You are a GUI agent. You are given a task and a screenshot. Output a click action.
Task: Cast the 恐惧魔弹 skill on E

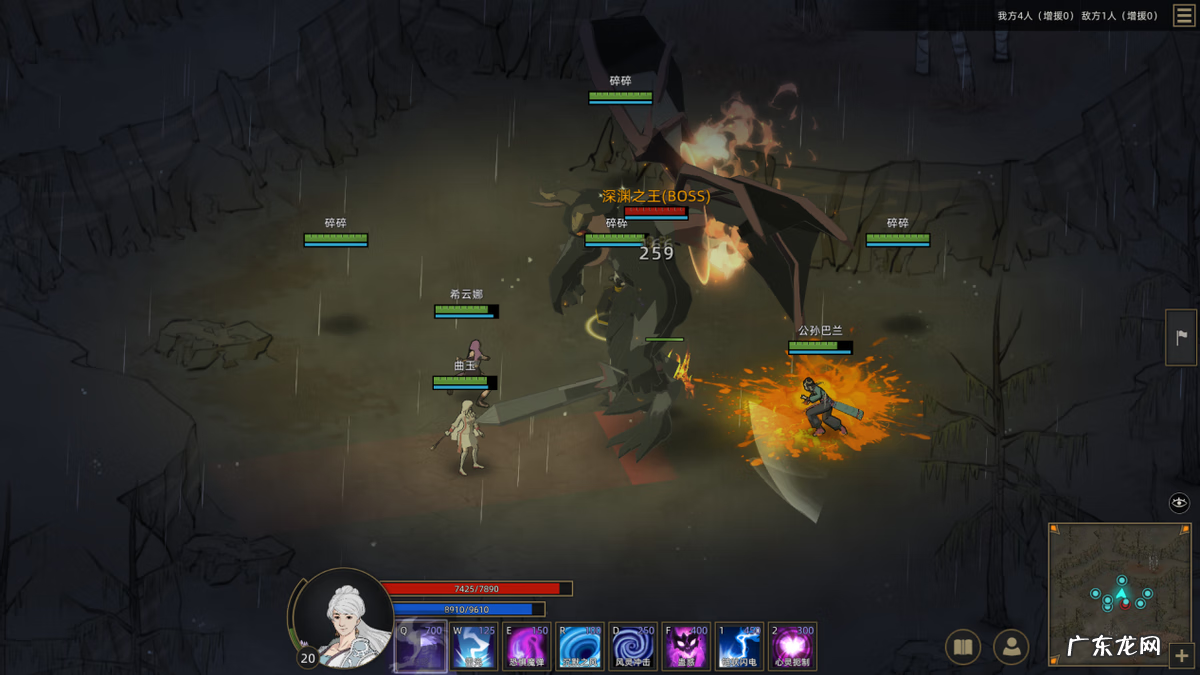(x=527, y=646)
